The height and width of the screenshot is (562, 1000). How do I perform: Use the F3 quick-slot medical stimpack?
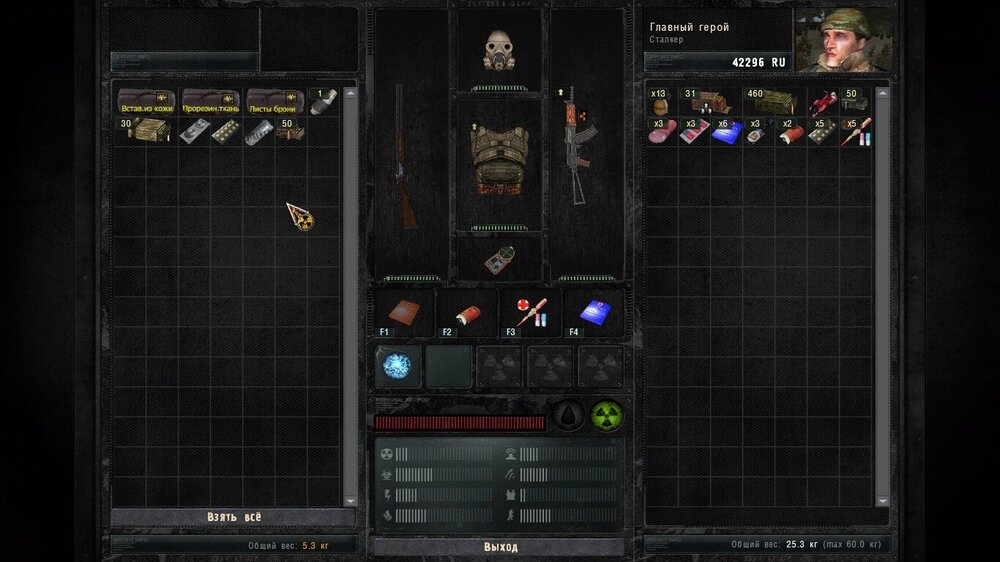click(x=530, y=313)
